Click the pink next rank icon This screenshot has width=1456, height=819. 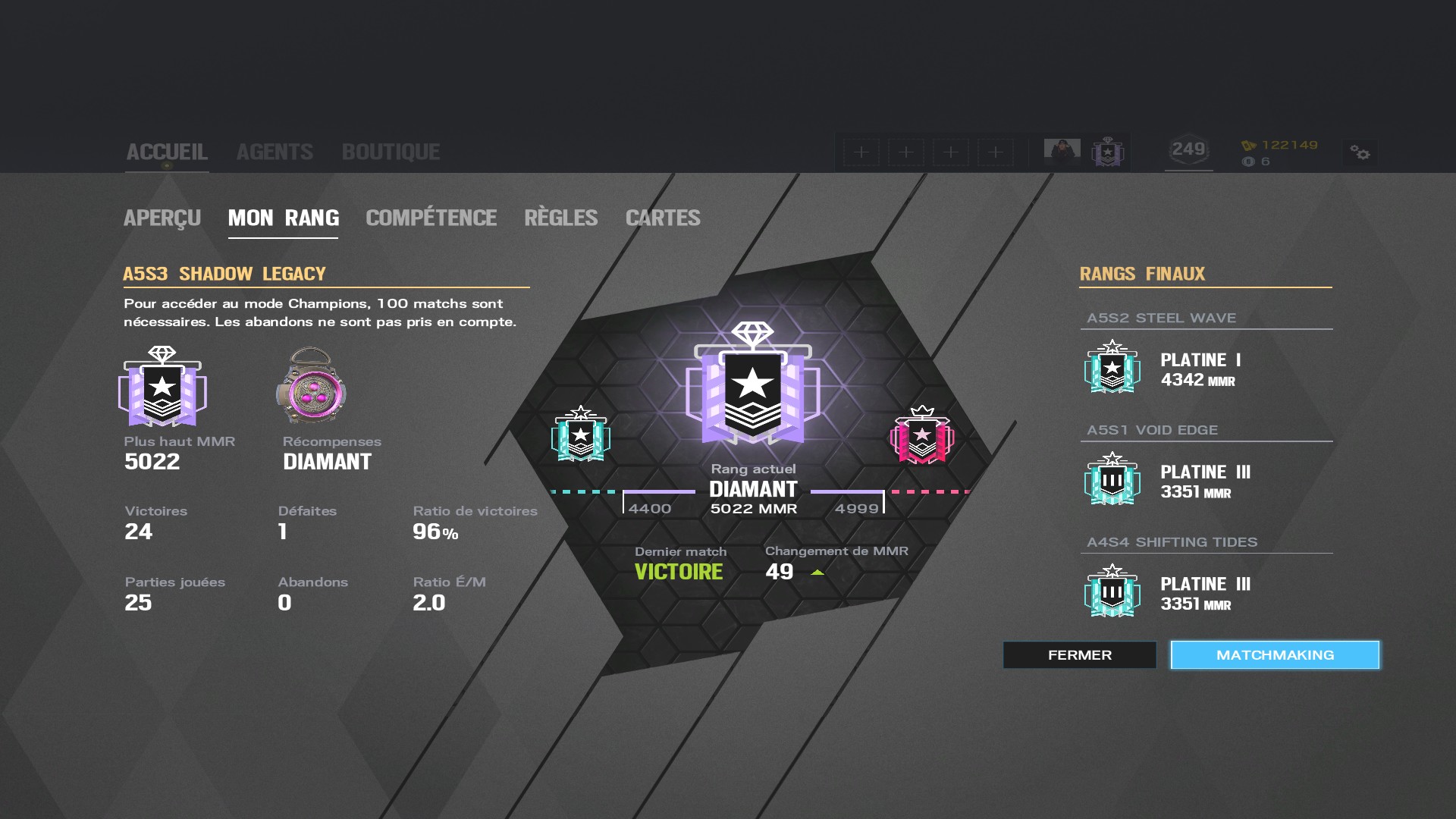[x=924, y=436]
